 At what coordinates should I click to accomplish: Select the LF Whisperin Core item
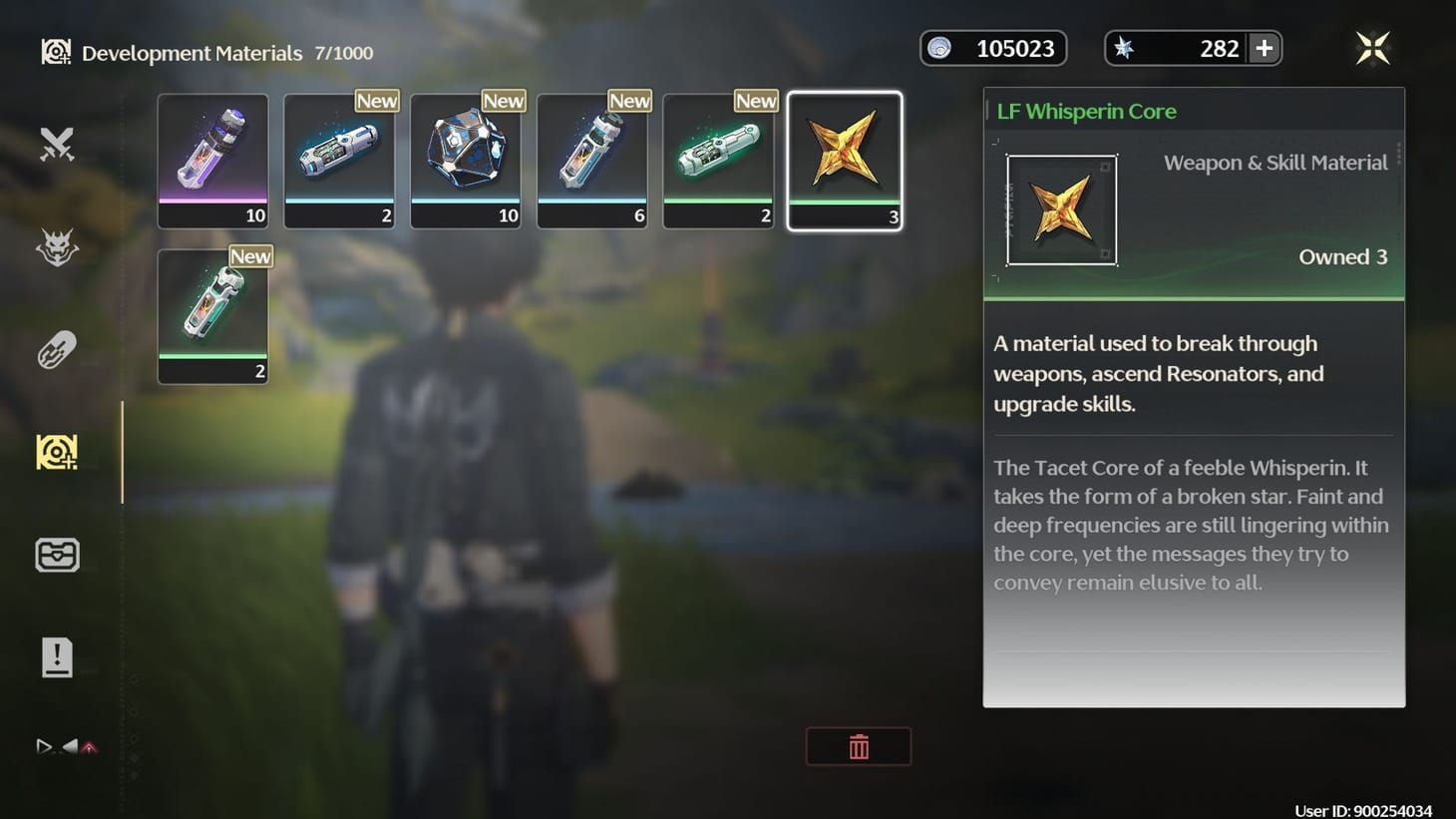point(845,160)
